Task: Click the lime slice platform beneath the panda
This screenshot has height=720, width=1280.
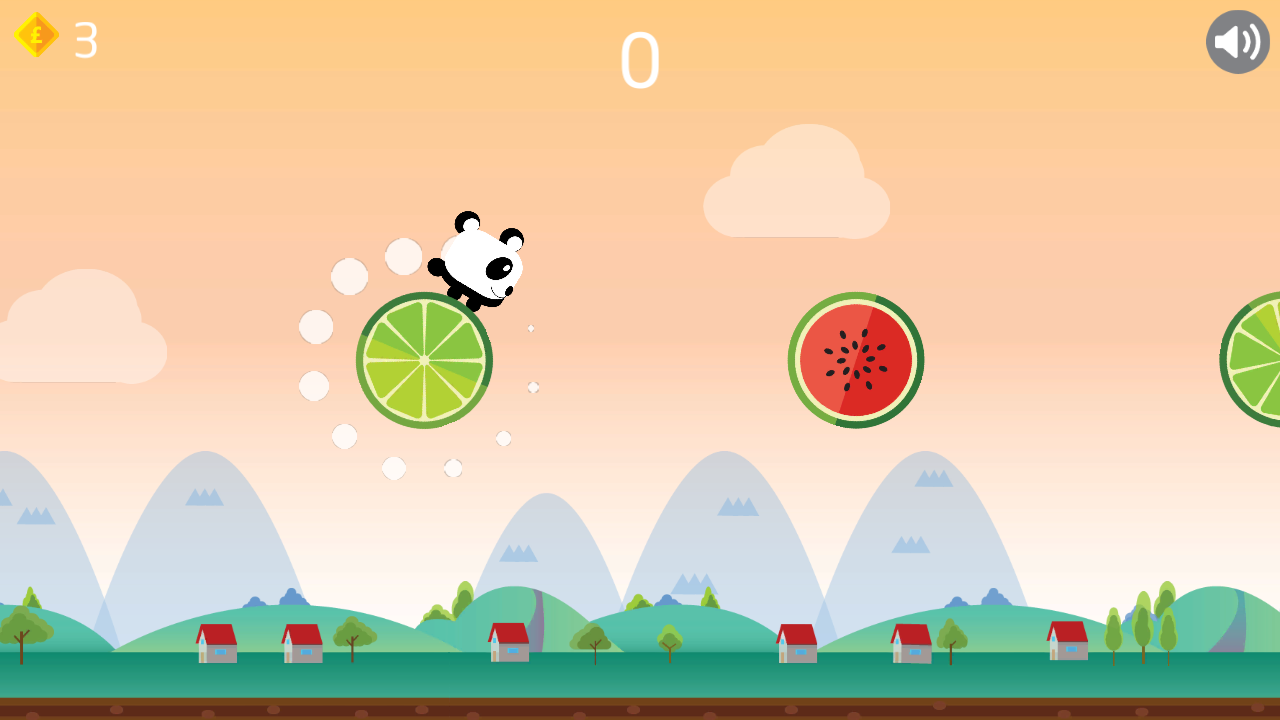Action: pos(424,359)
